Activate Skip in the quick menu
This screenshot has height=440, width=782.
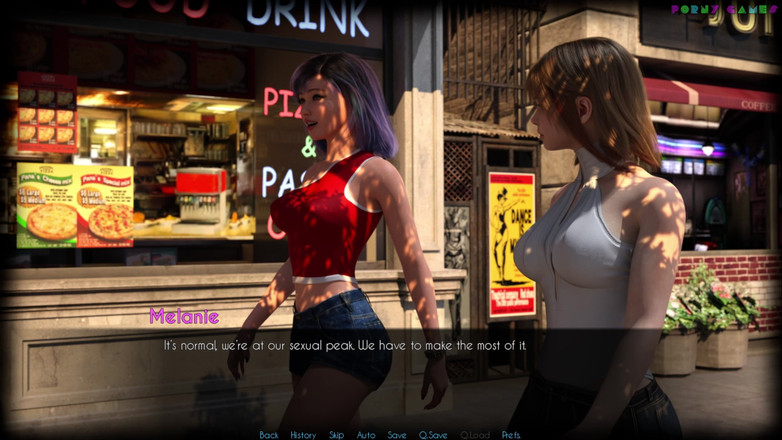tap(336, 435)
